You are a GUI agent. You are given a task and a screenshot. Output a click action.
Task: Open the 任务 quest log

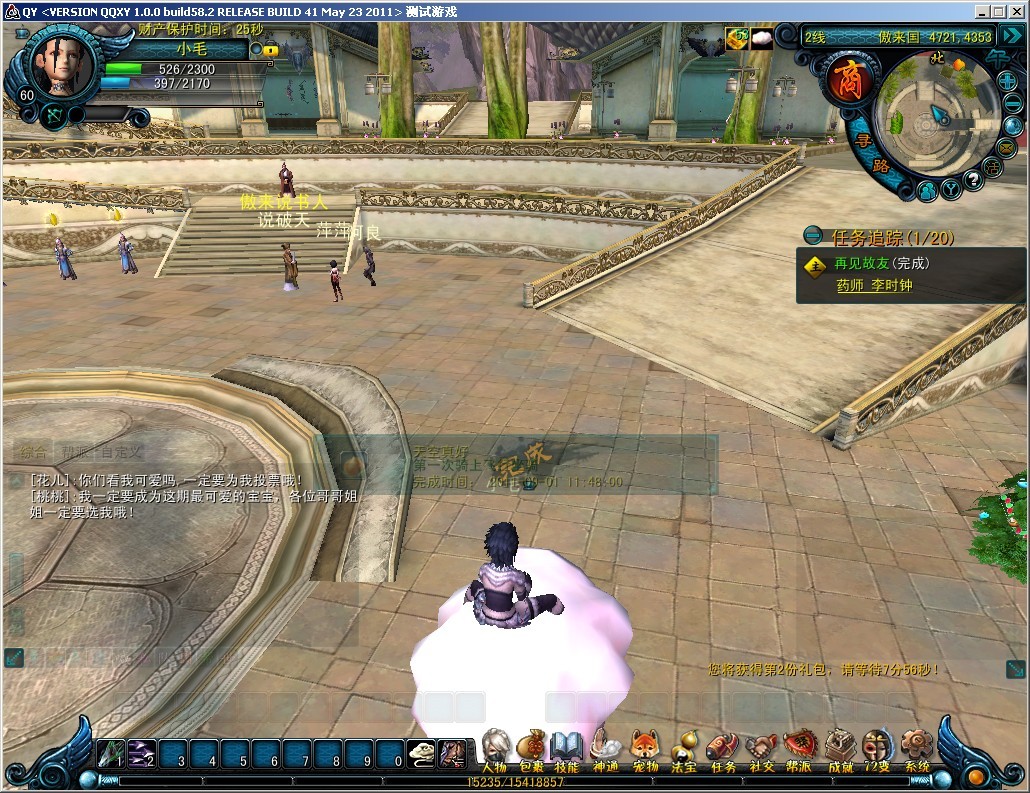pos(722,749)
